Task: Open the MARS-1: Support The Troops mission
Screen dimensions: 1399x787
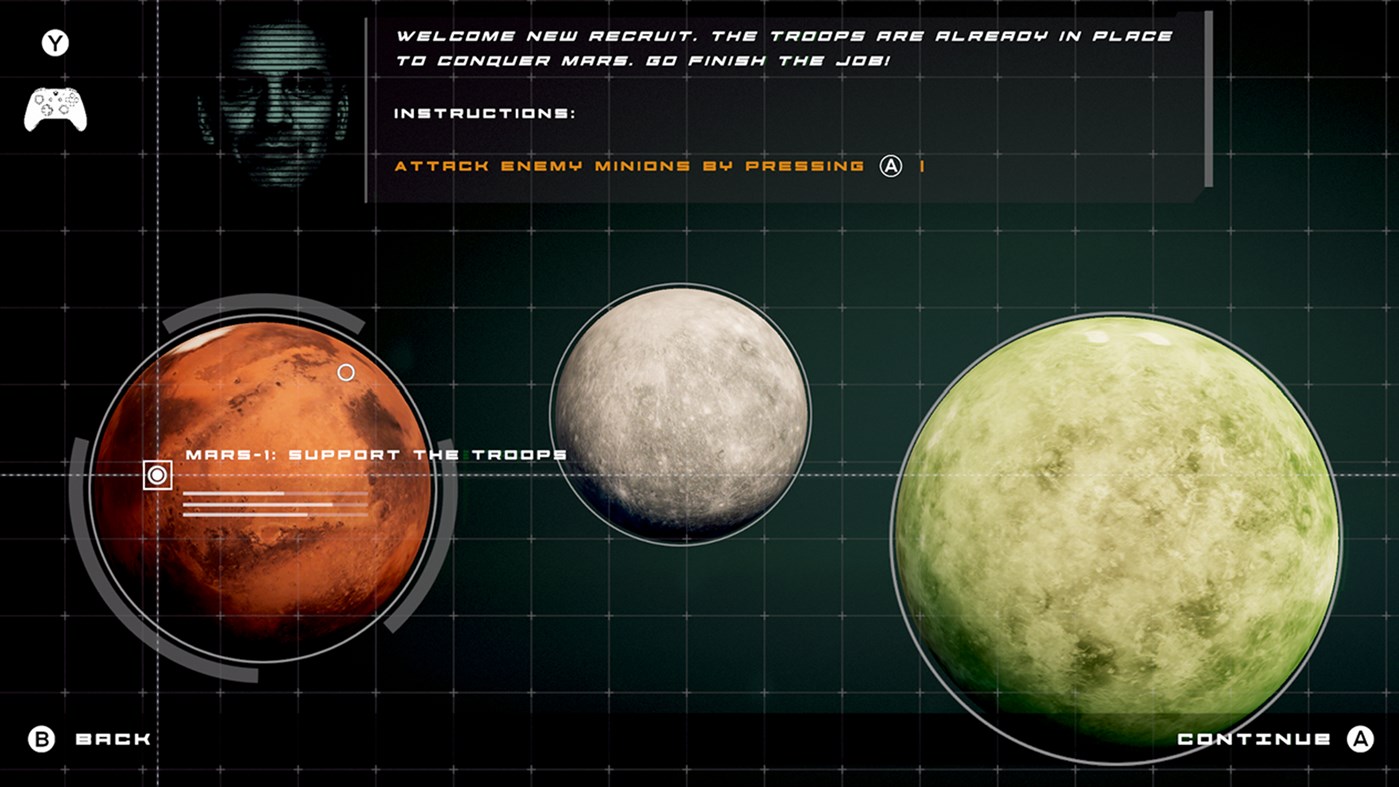Action: point(374,453)
